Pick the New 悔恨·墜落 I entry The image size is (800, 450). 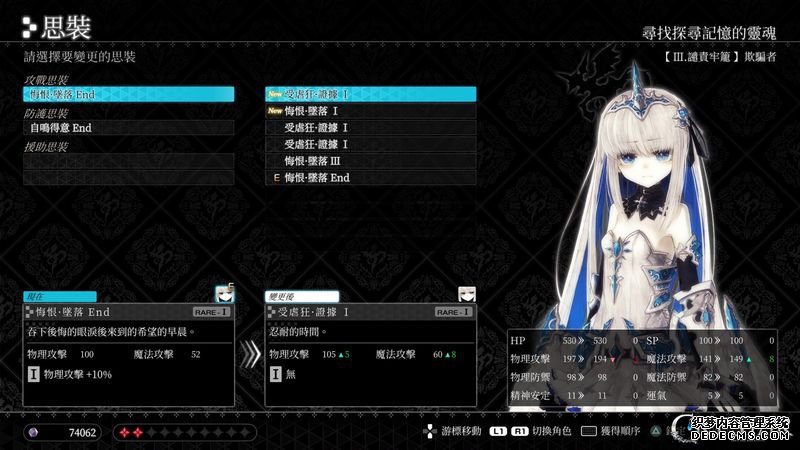[x=370, y=111]
